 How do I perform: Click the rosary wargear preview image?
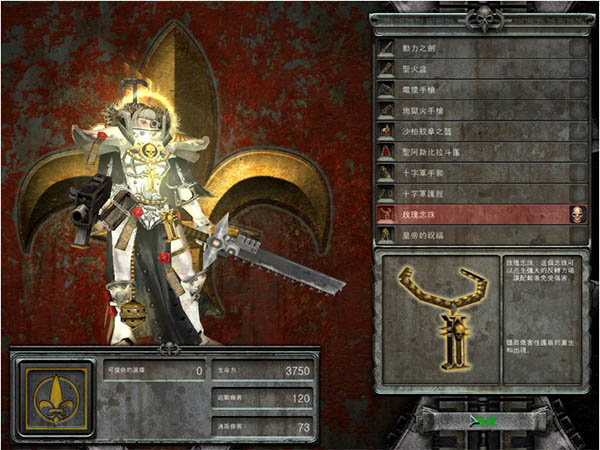pos(439,321)
